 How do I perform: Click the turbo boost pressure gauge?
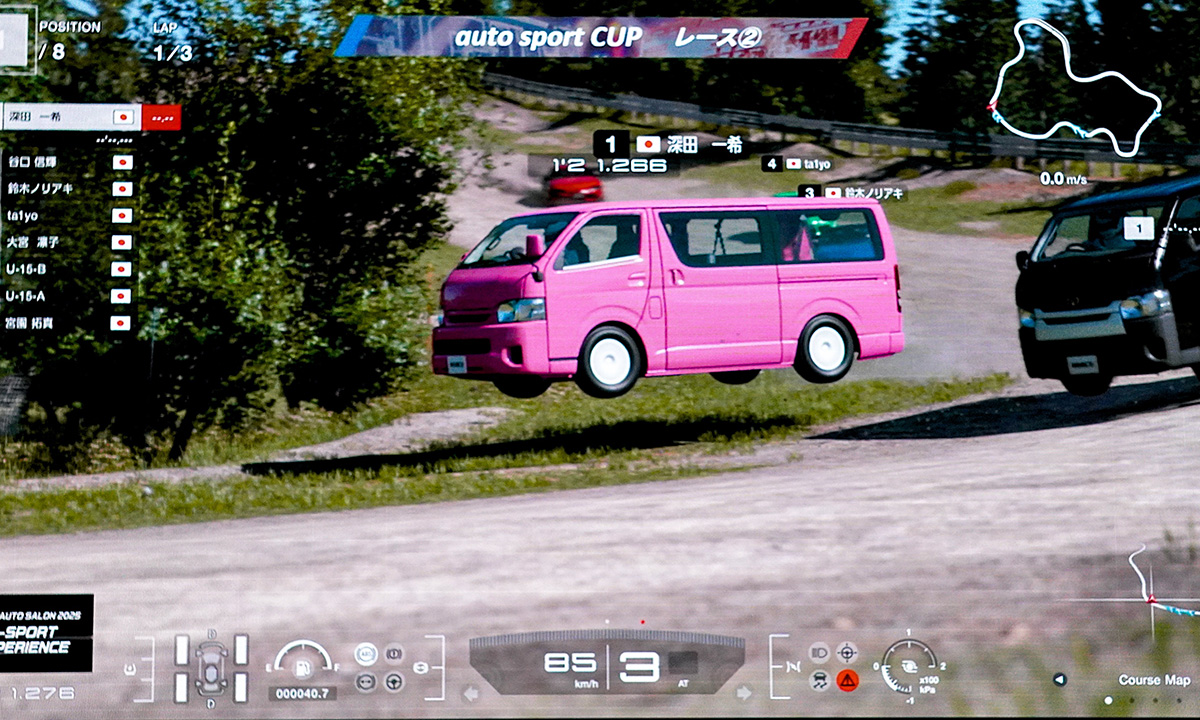(910, 667)
